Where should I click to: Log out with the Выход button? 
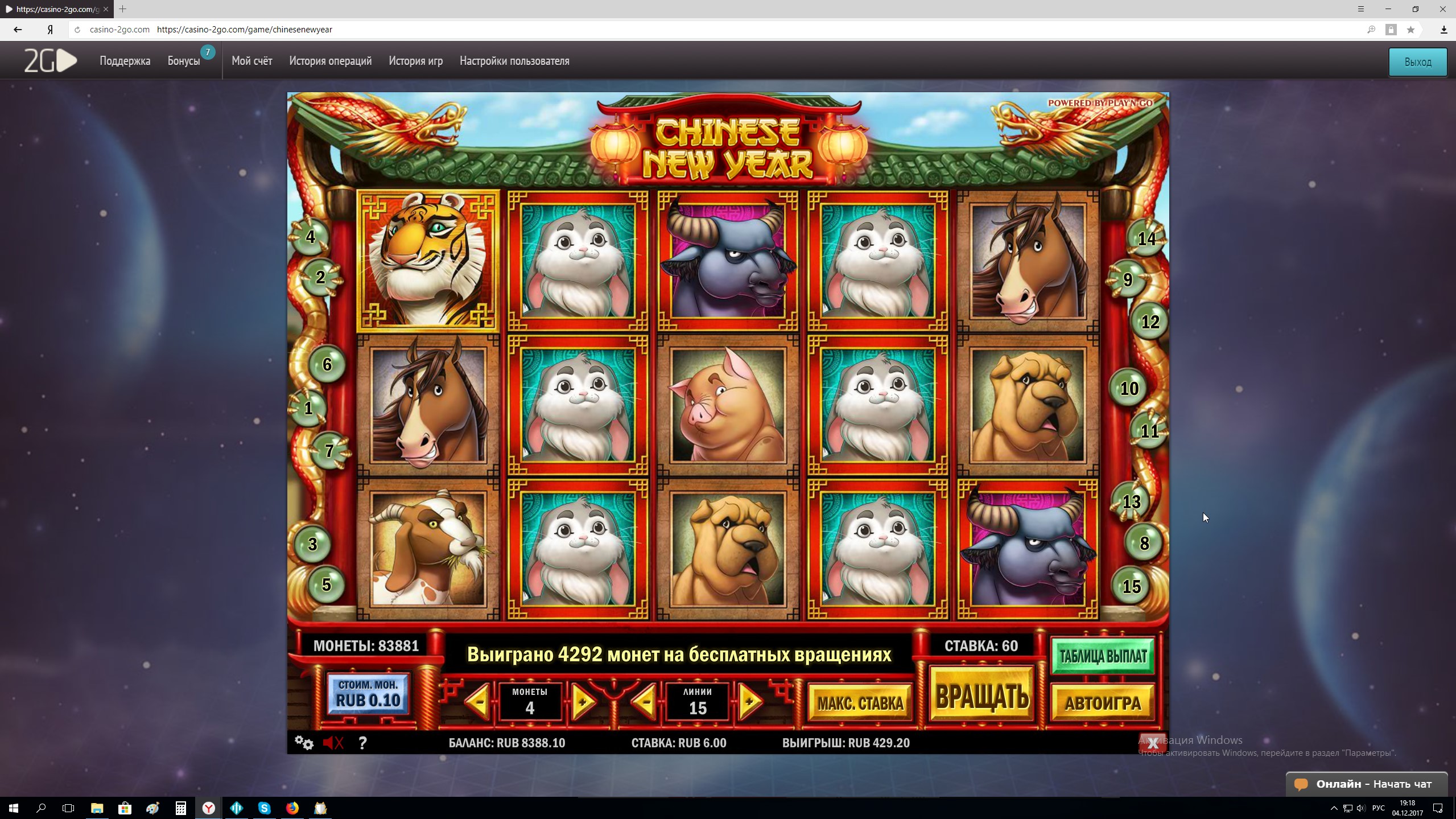pyautogui.click(x=1417, y=62)
